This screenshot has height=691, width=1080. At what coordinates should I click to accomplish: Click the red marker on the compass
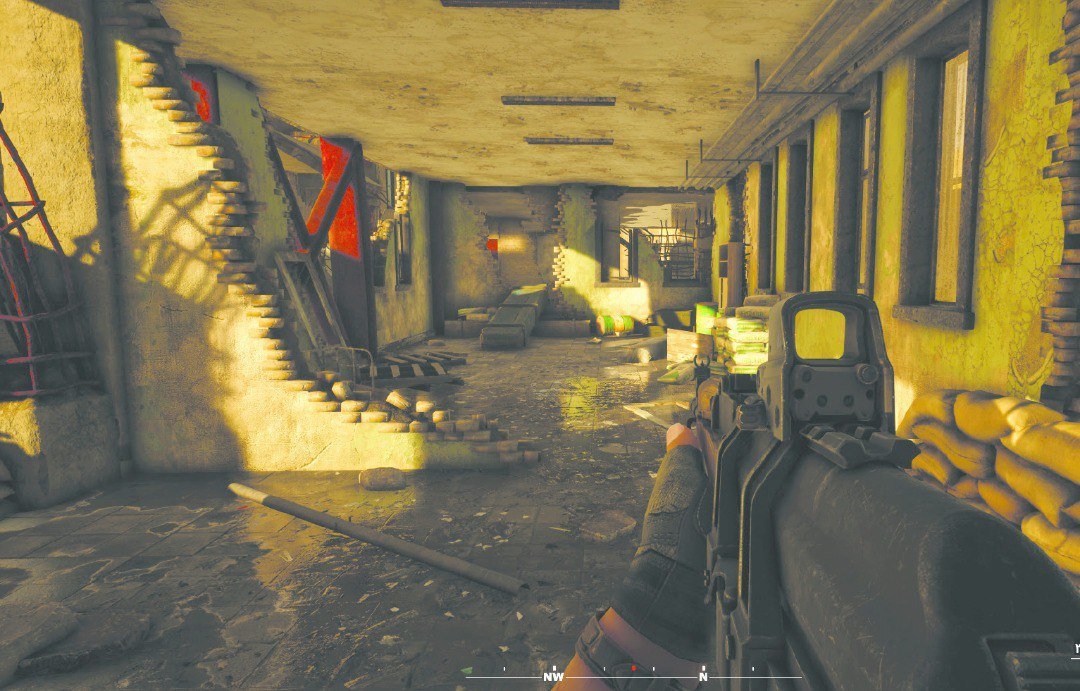click(633, 668)
